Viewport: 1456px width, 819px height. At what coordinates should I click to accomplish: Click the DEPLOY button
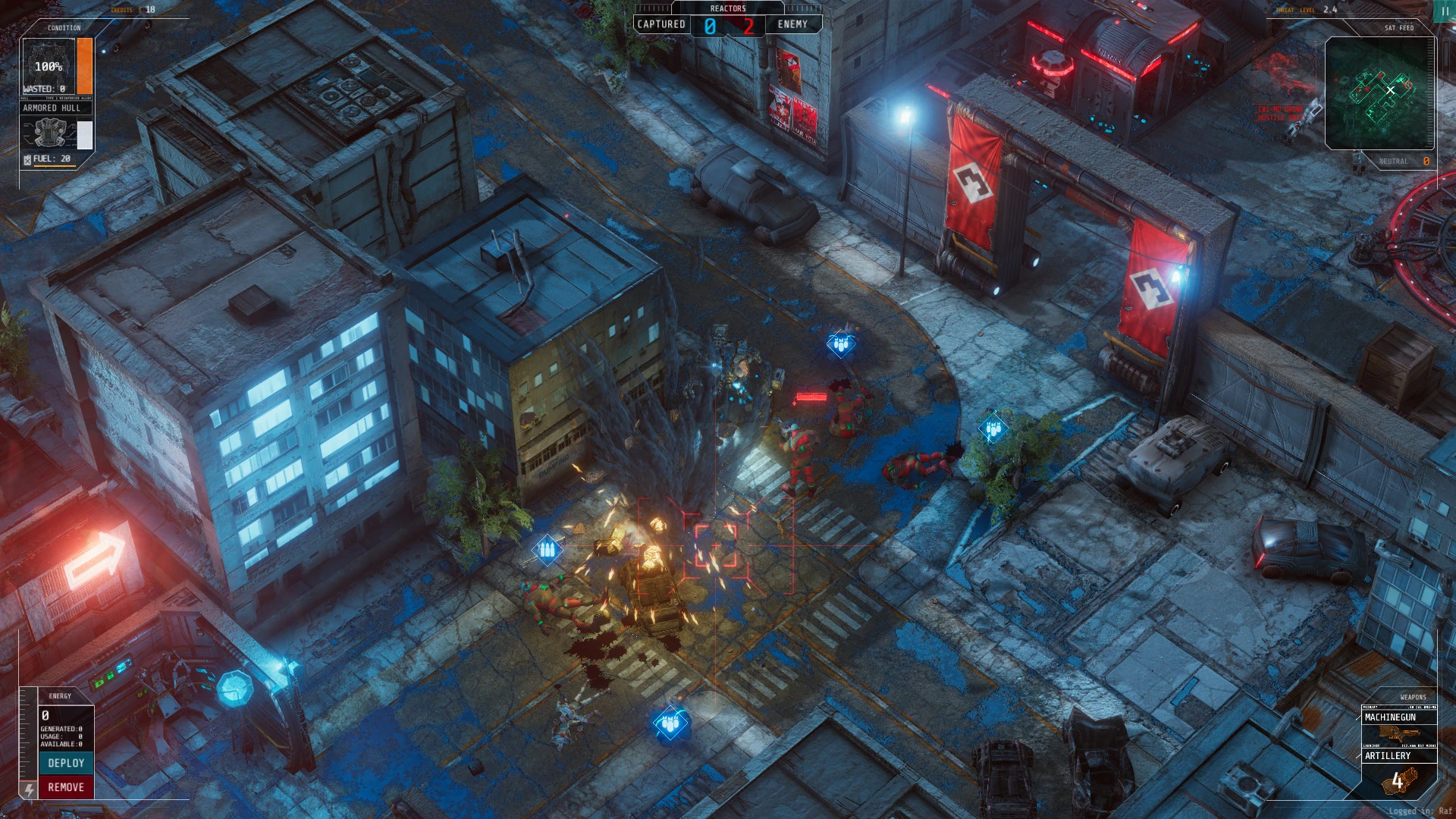point(66,763)
